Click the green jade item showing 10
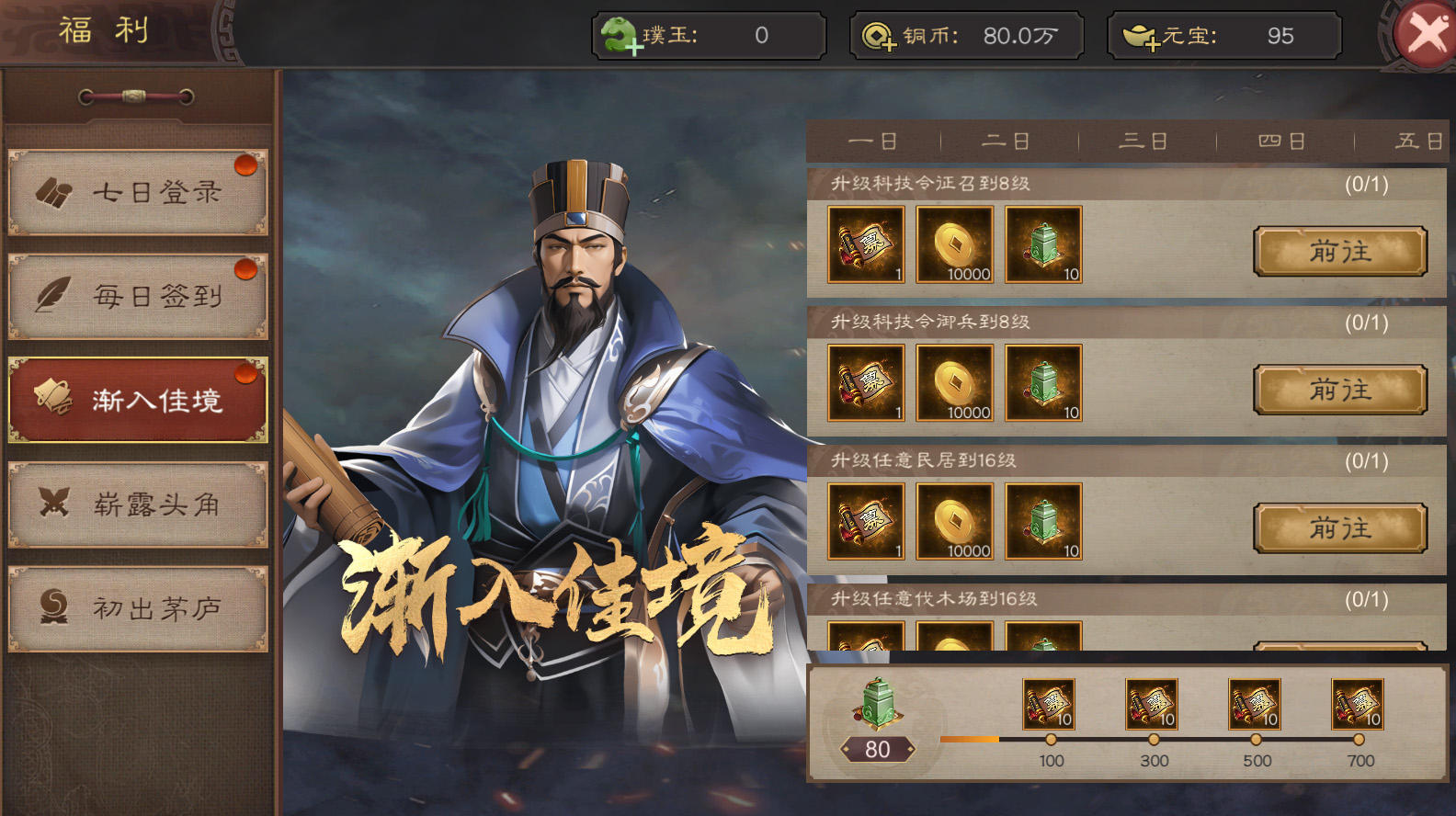 tap(1043, 244)
